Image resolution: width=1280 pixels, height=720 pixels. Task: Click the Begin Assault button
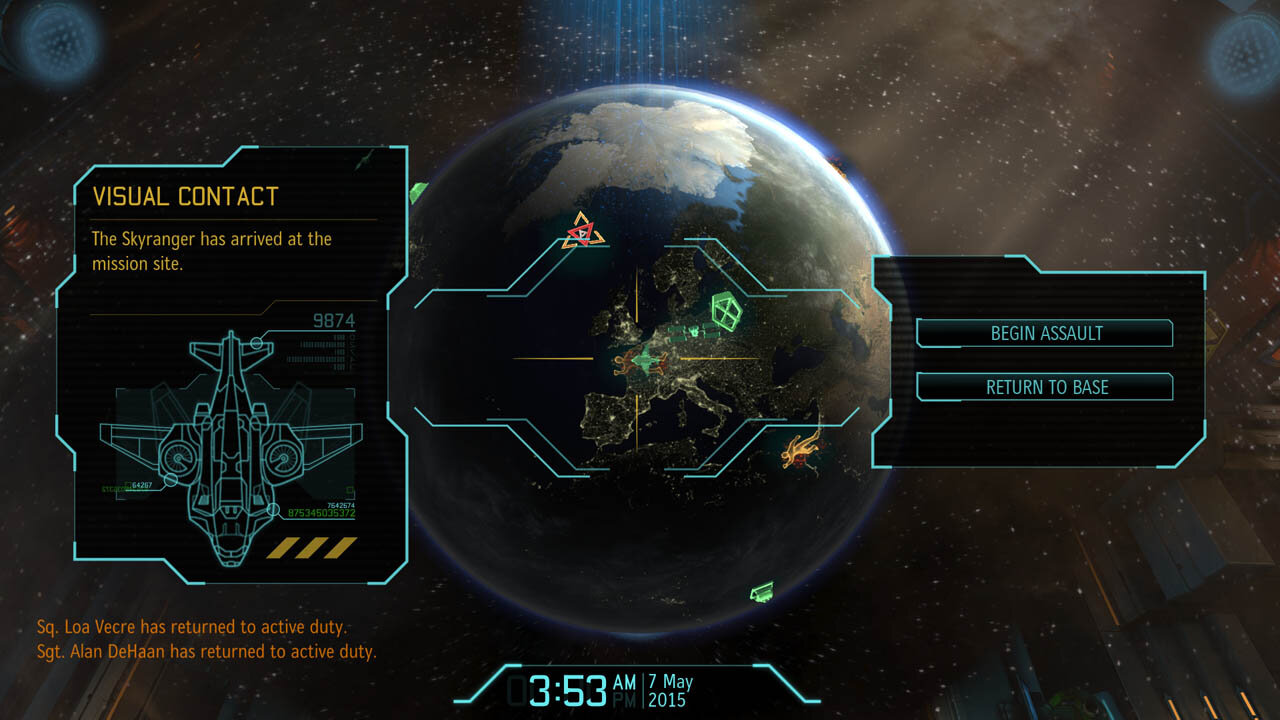[1045, 333]
